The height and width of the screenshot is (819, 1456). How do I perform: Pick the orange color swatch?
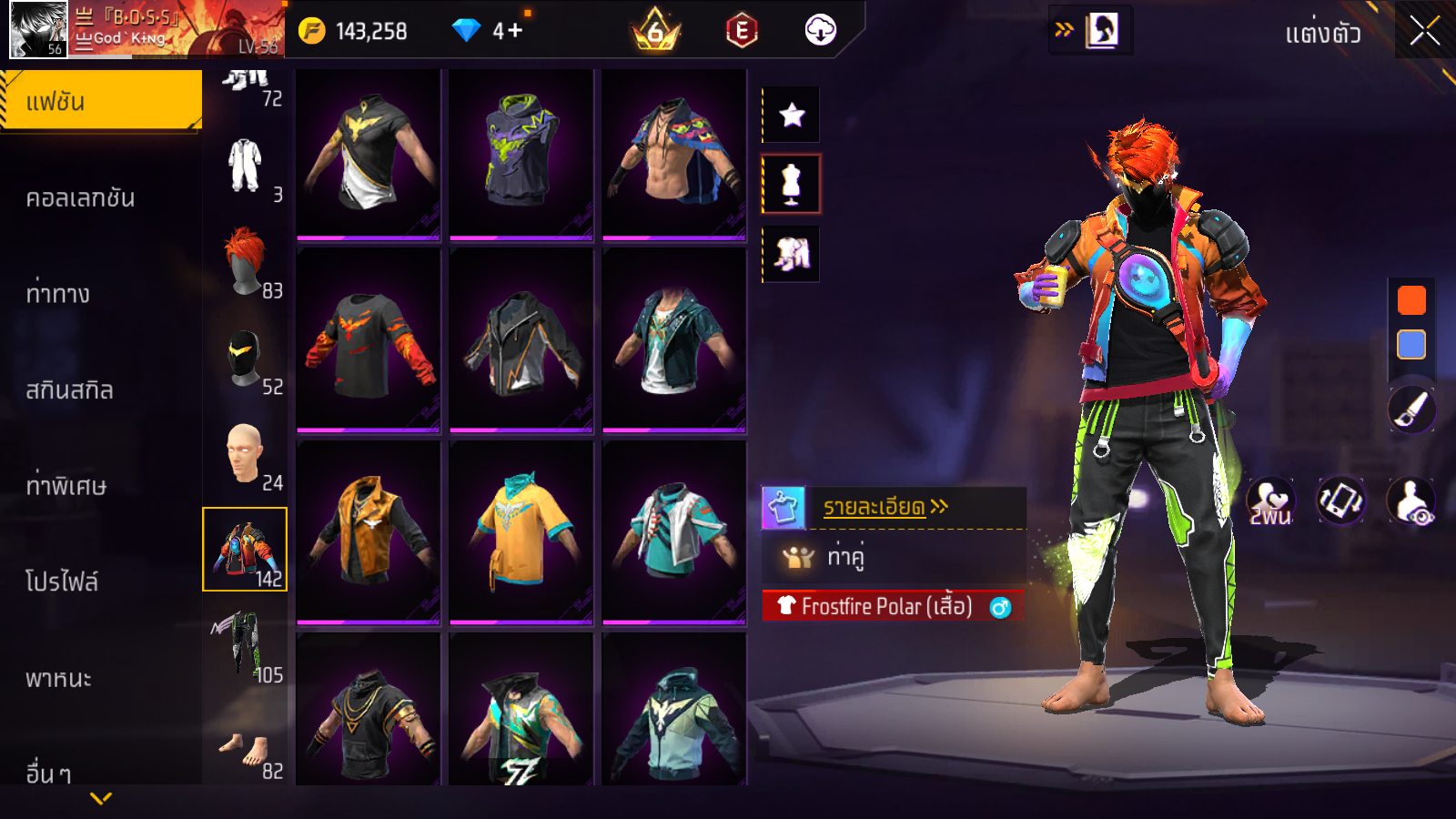(x=1411, y=300)
